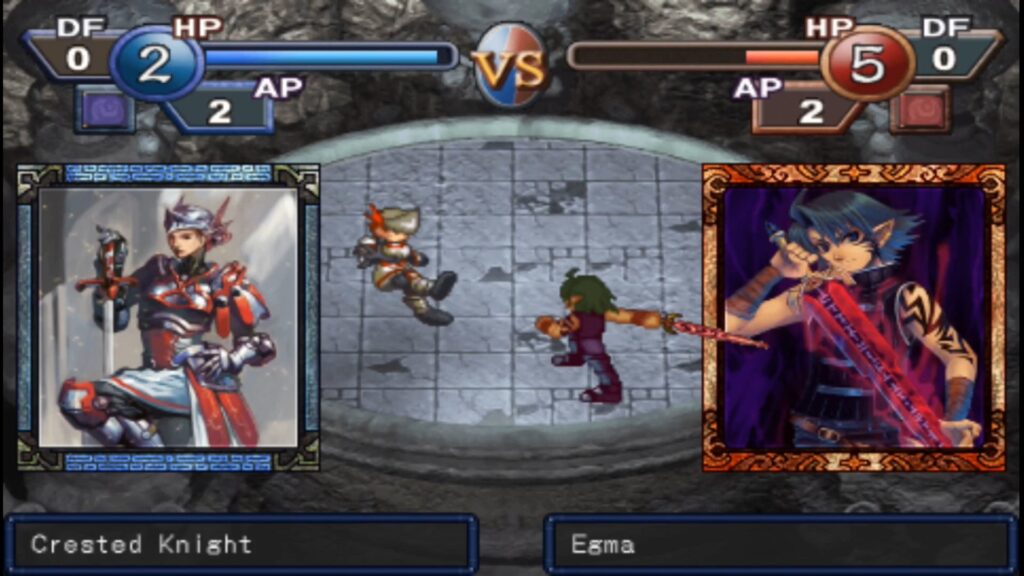Select the Egma card portrait
1024x576 pixels.
click(853, 317)
